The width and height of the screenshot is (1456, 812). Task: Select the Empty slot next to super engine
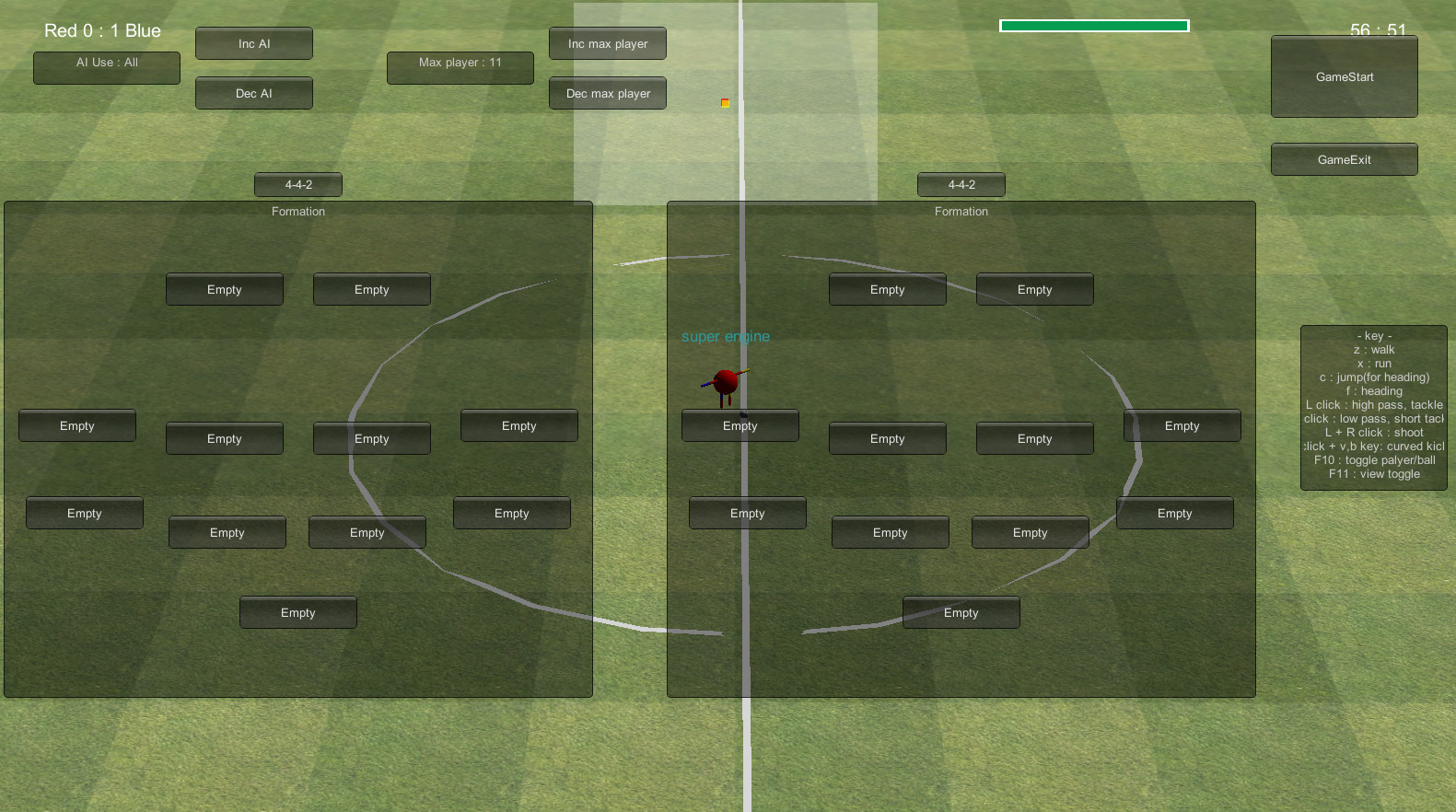740,425
